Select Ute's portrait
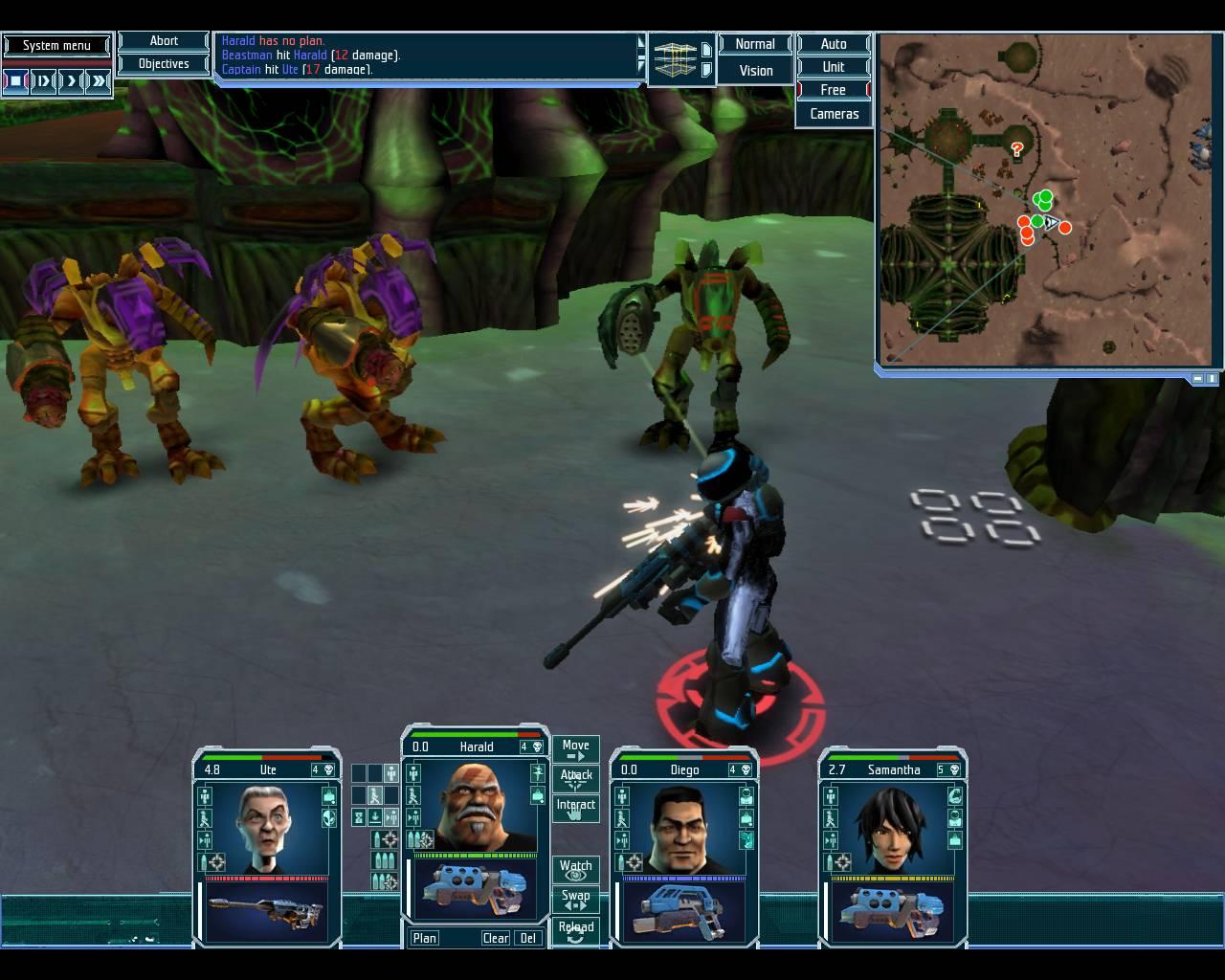Image resolution: width=1225 pixels, height=980 pixels. tap(267, 824)
